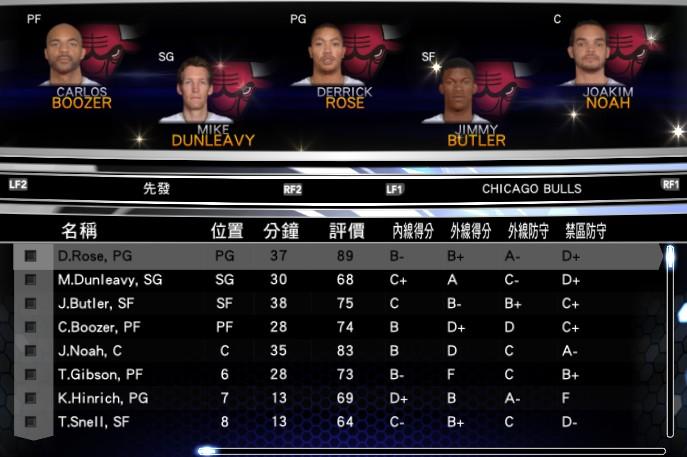
Task: Sort by the 內線得分 column header
Action: (x=412, y=231)
